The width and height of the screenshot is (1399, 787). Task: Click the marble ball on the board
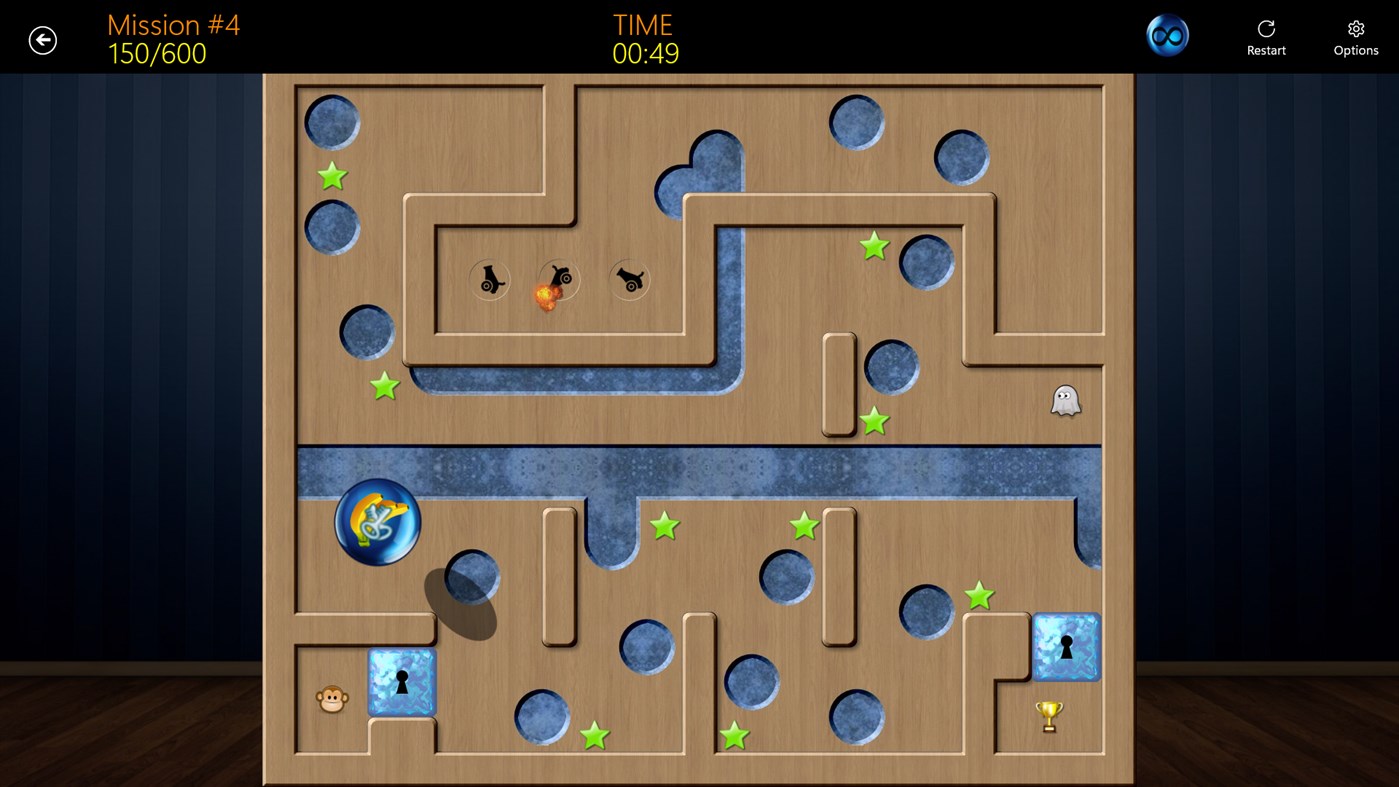(x=377, y=521)
